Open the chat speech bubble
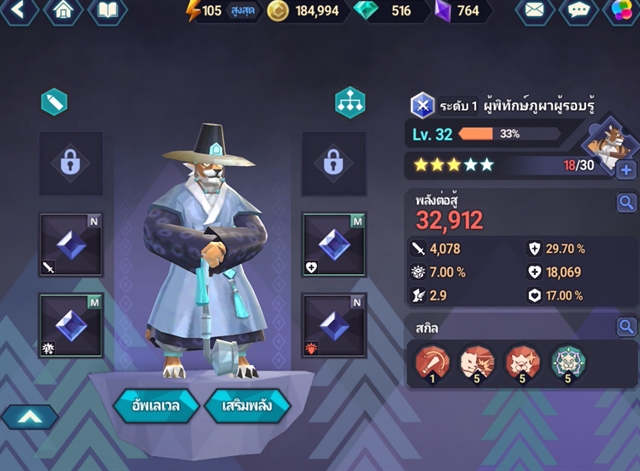Screen dimensions: 640x471 577,12
